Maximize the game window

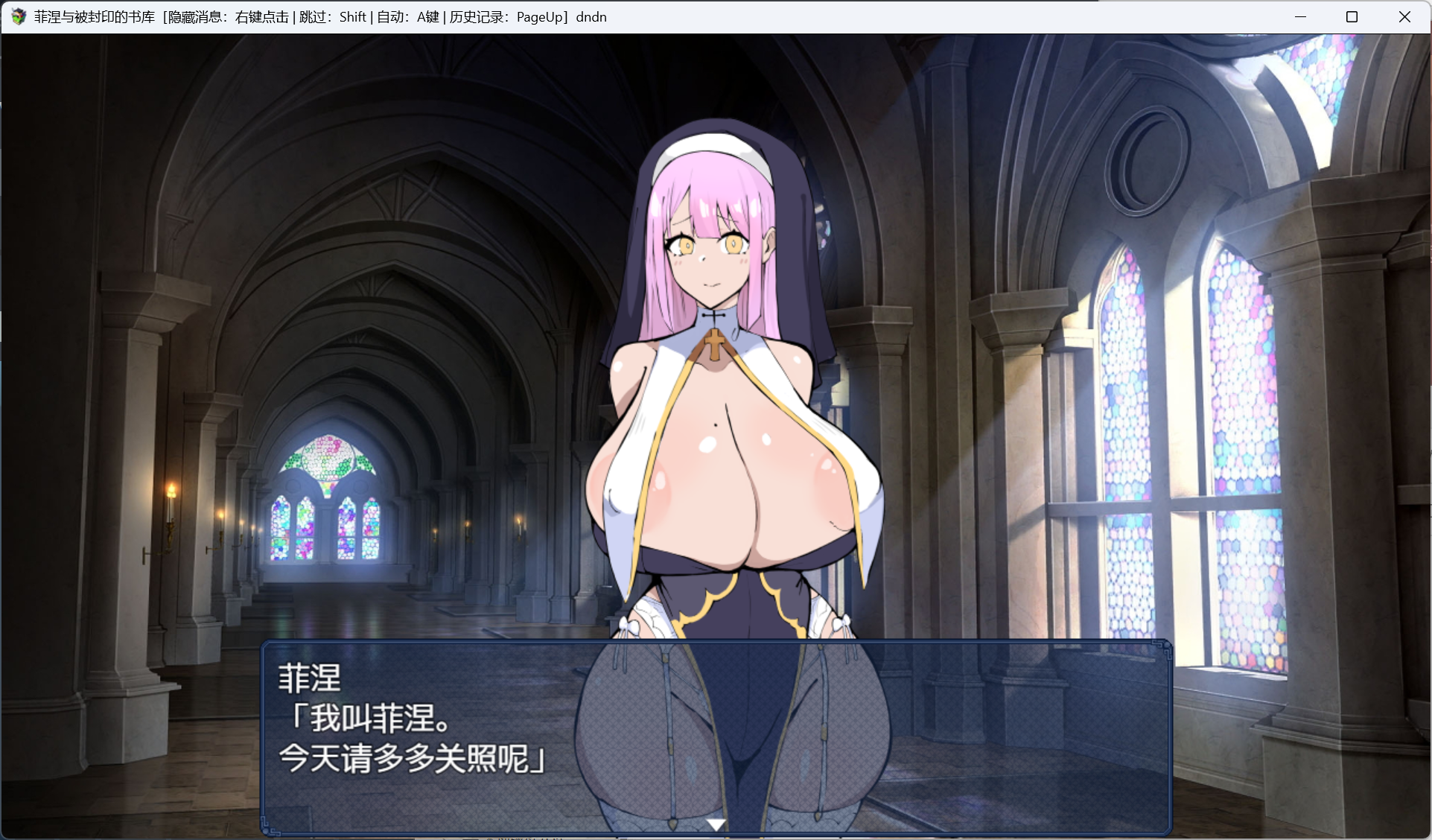click(1352, 17)
